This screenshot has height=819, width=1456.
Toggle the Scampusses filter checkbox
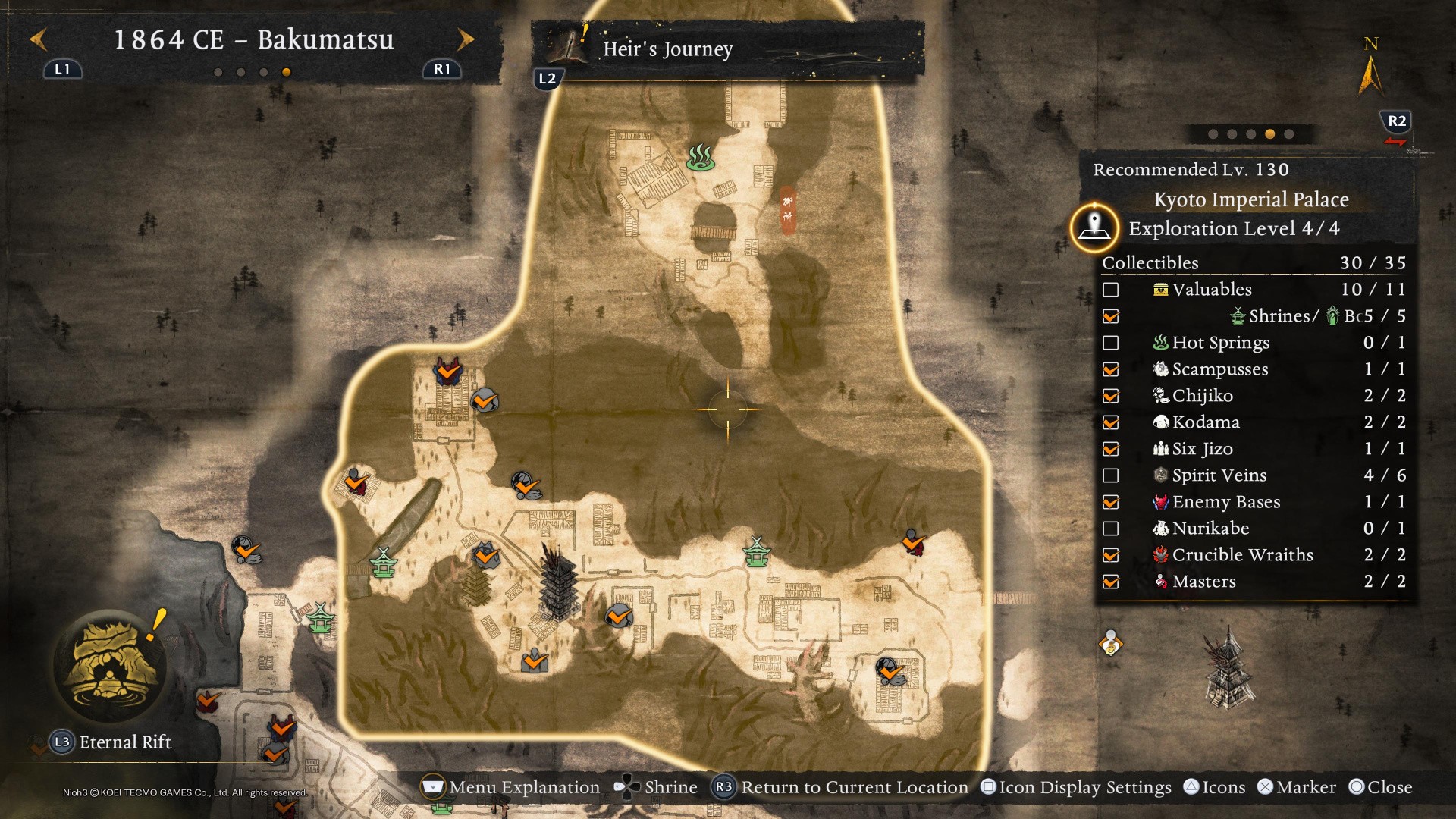pos(1111,369)
